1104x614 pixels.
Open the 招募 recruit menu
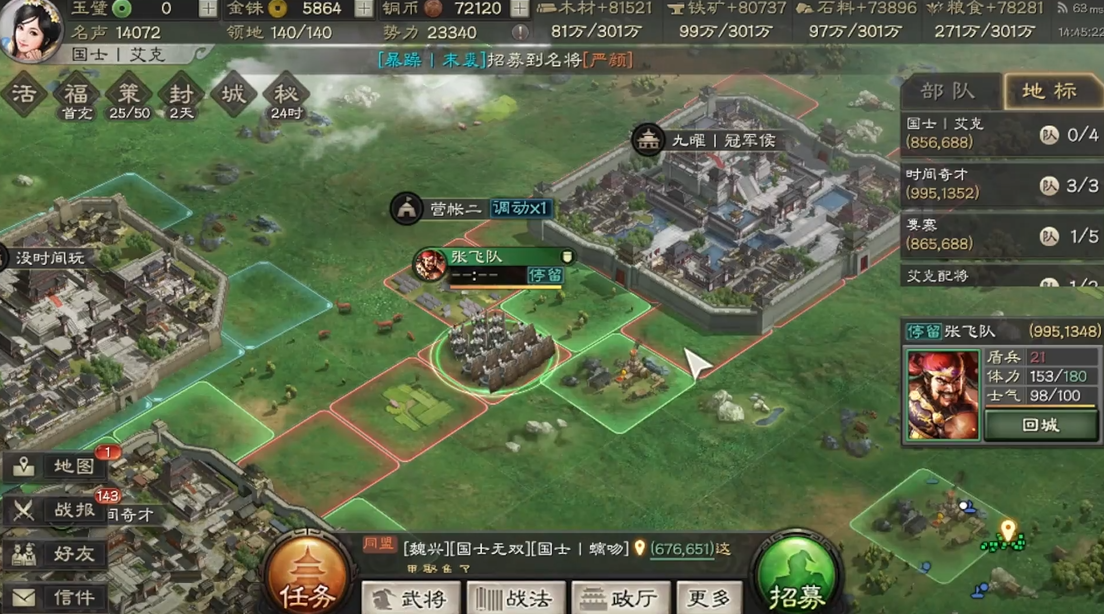coord(796,578)
